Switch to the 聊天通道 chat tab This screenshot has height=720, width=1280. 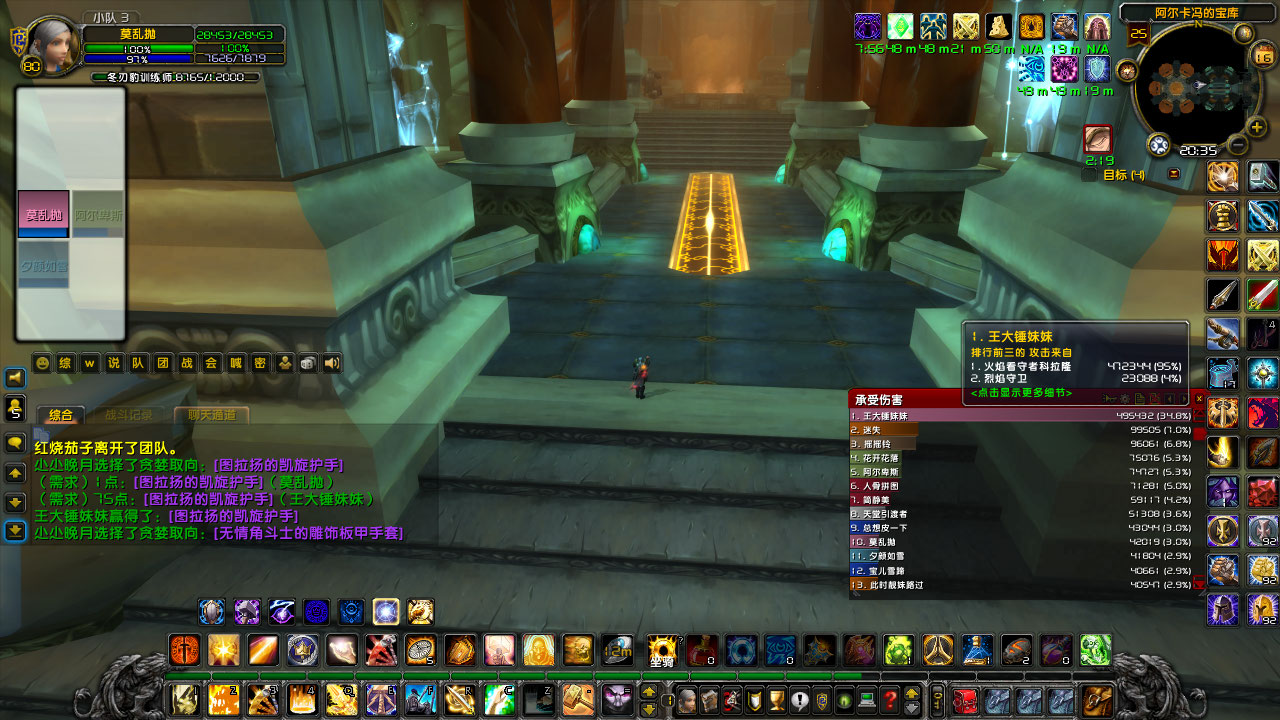(x=211, y=414)
